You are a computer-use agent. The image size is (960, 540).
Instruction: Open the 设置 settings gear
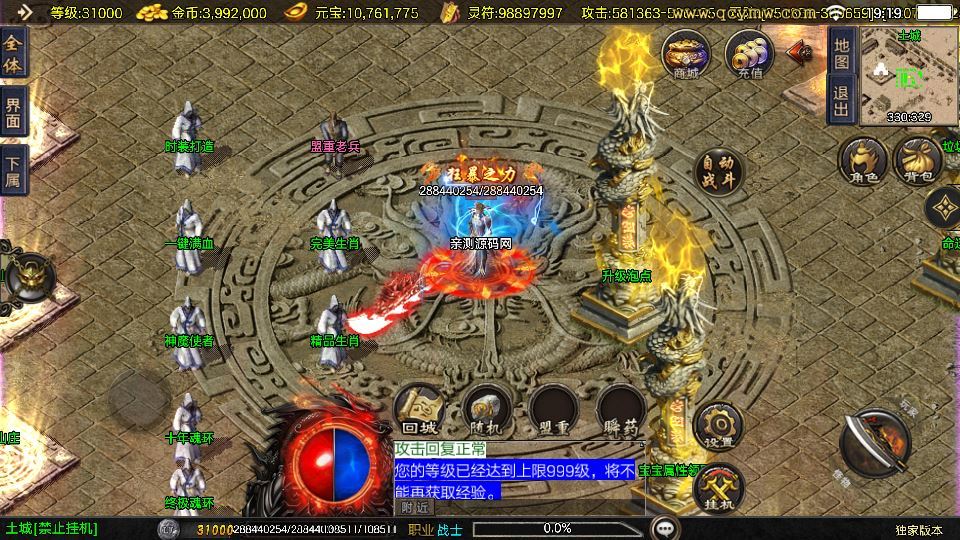(x=717, y=425)
